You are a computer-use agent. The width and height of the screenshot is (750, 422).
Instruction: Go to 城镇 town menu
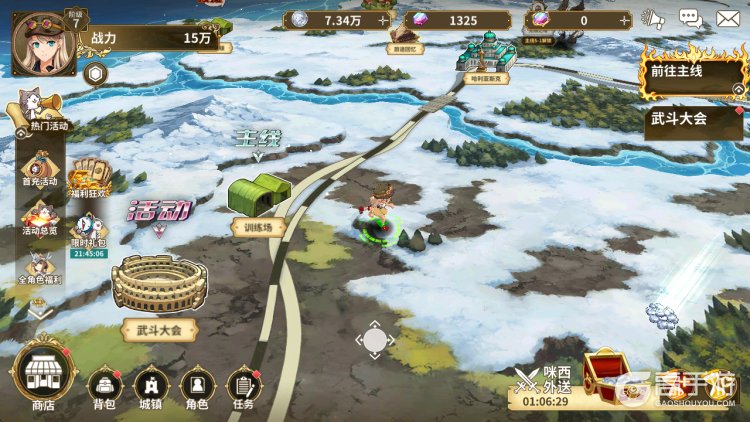[x=150, y=385]
